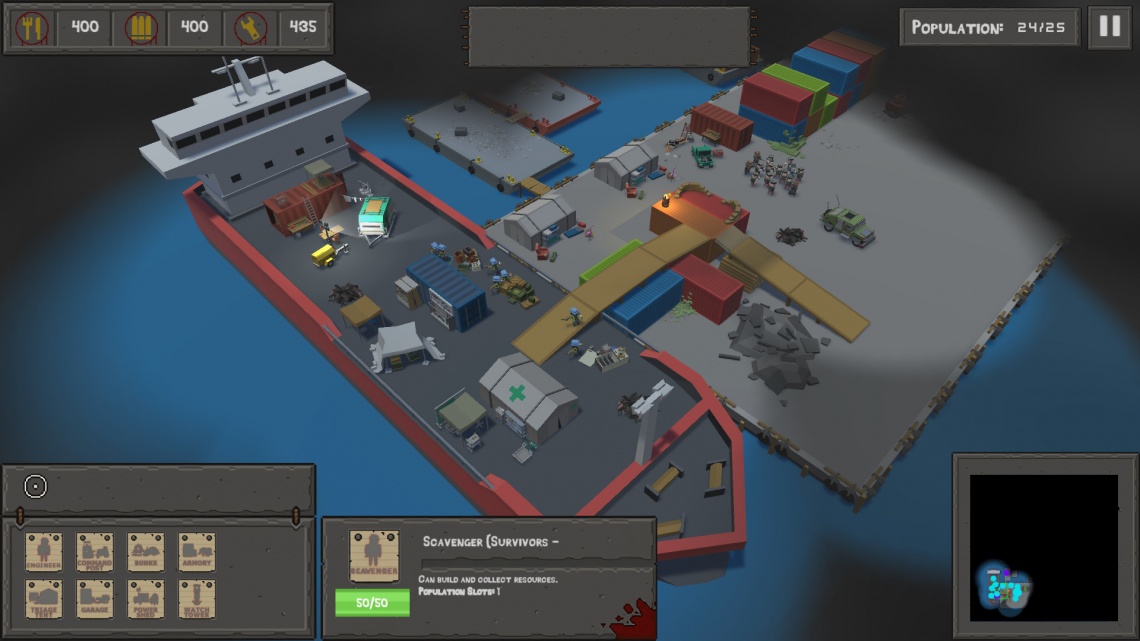Viewport: 1140px width, 641px height.
Task: Choose the Watch Tower build card
Action: click(x=197, y=599)
